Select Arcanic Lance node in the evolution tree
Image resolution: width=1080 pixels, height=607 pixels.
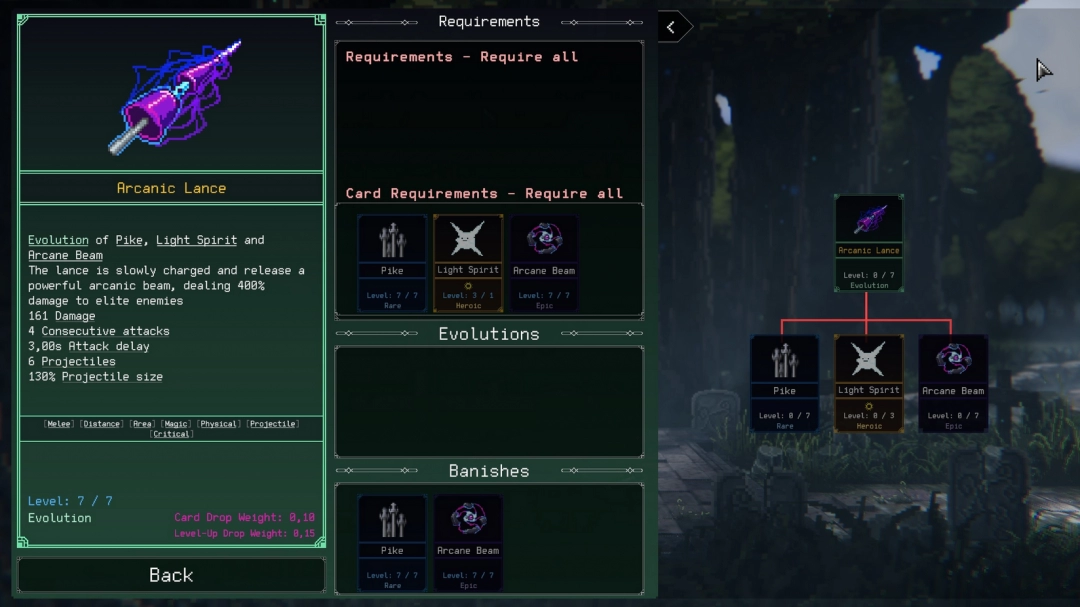tap(869, 243)
